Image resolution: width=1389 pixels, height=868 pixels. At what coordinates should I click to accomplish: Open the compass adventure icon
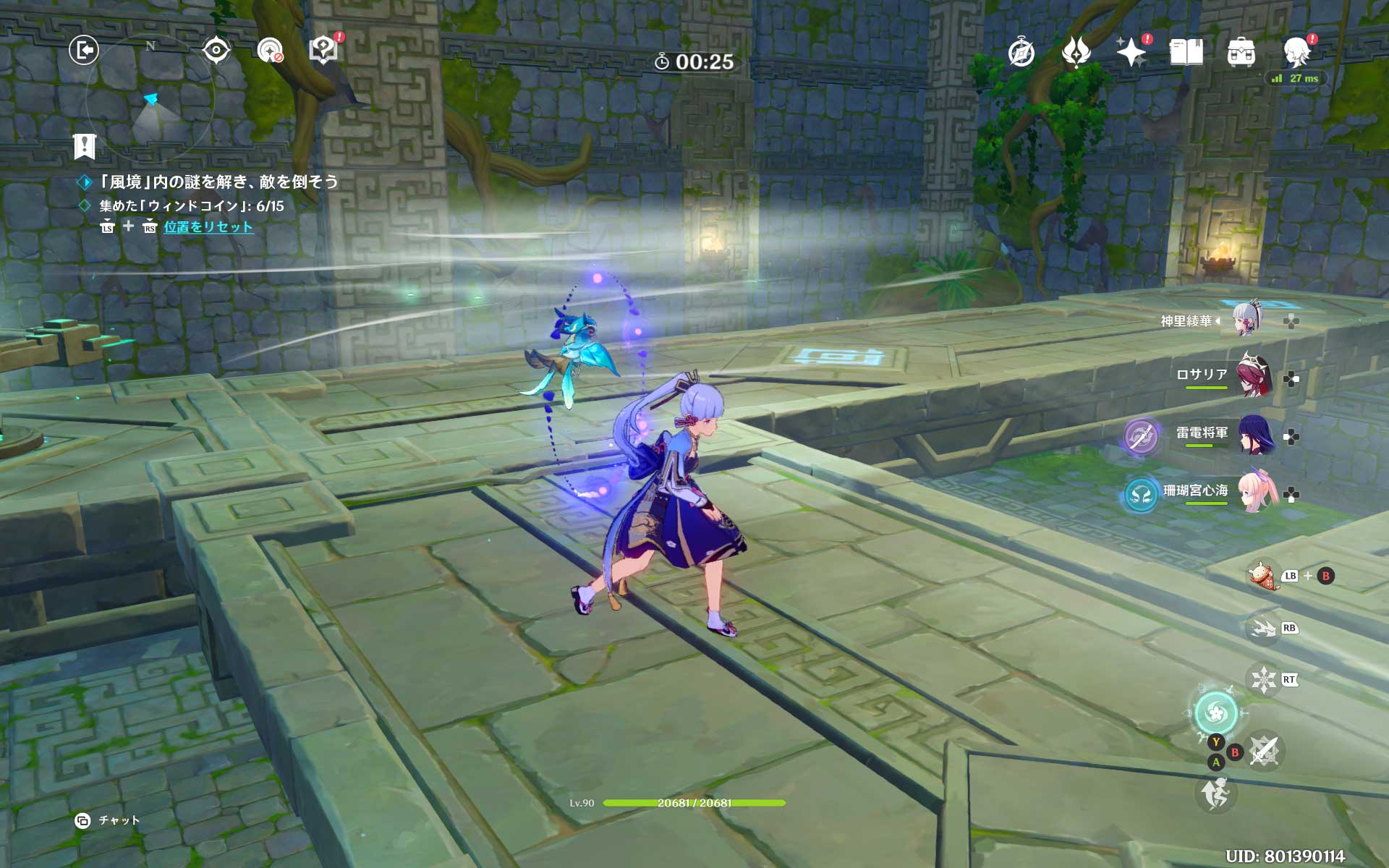(x=1021, y=53)
